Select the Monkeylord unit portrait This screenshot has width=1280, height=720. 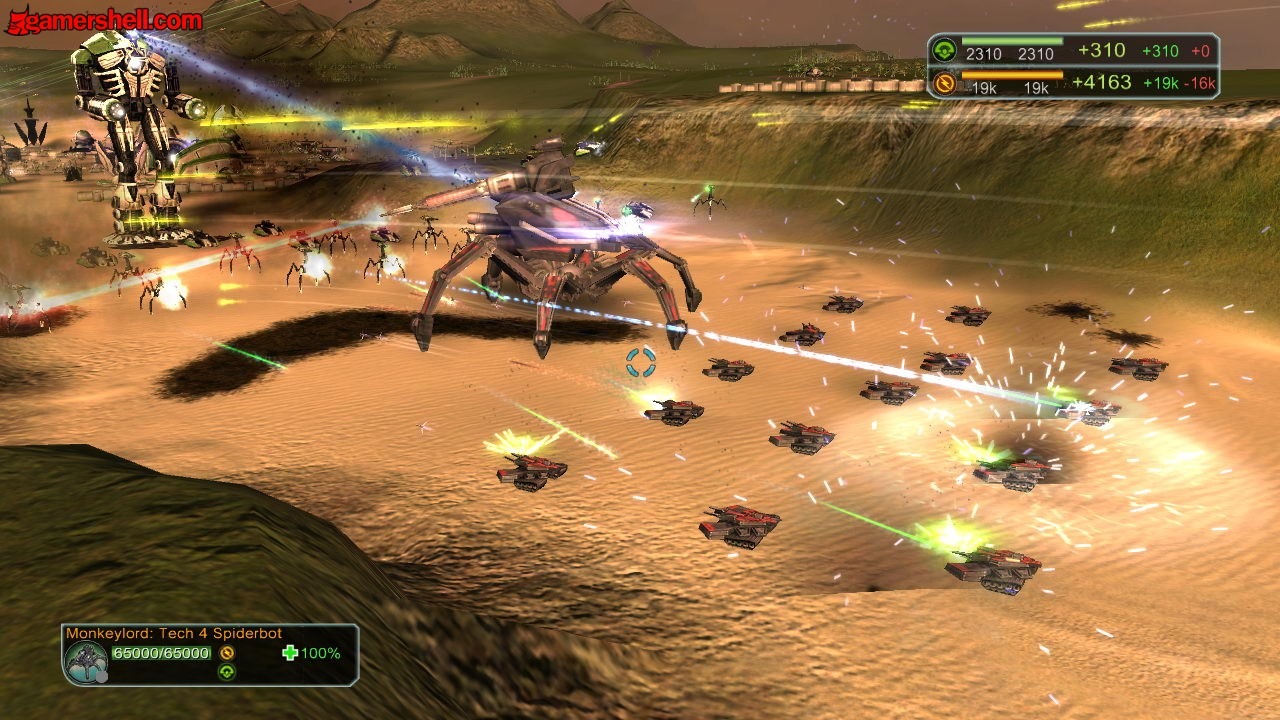[85, 661]
